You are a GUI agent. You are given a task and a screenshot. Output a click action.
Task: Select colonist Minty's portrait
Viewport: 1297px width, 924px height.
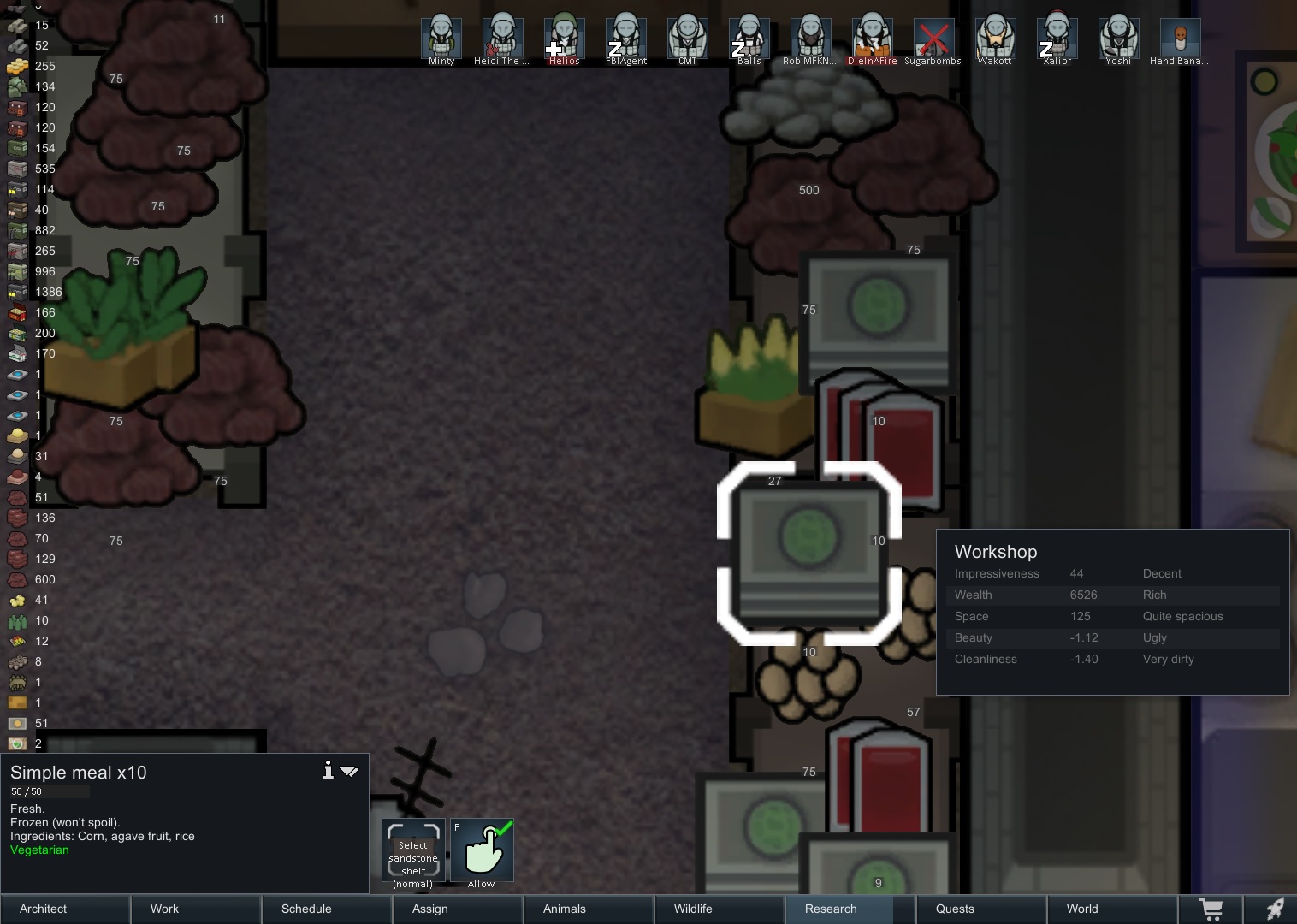click(x=441, y=38)
